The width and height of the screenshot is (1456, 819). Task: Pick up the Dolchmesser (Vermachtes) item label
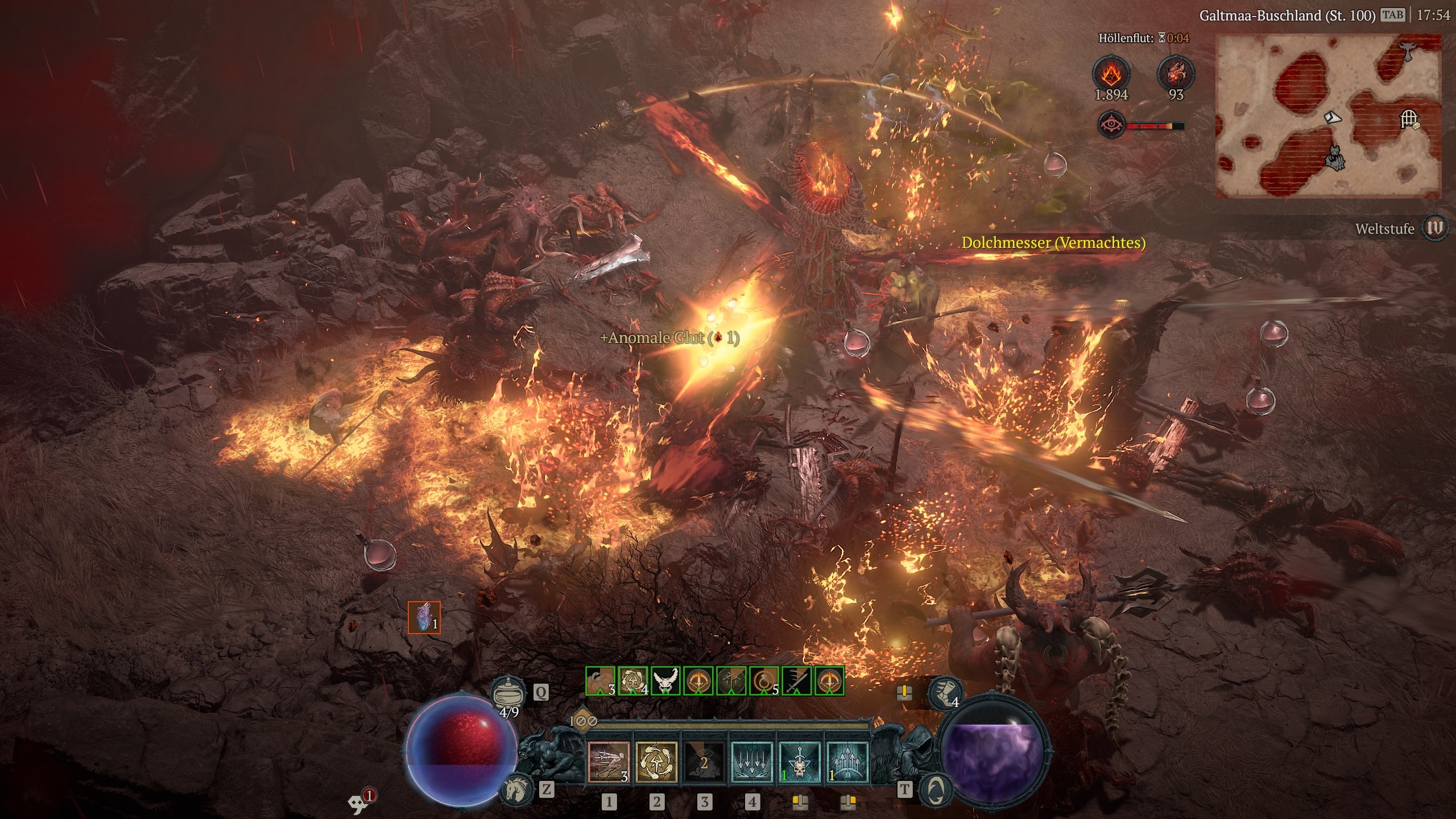click(x=1053, y=243)
